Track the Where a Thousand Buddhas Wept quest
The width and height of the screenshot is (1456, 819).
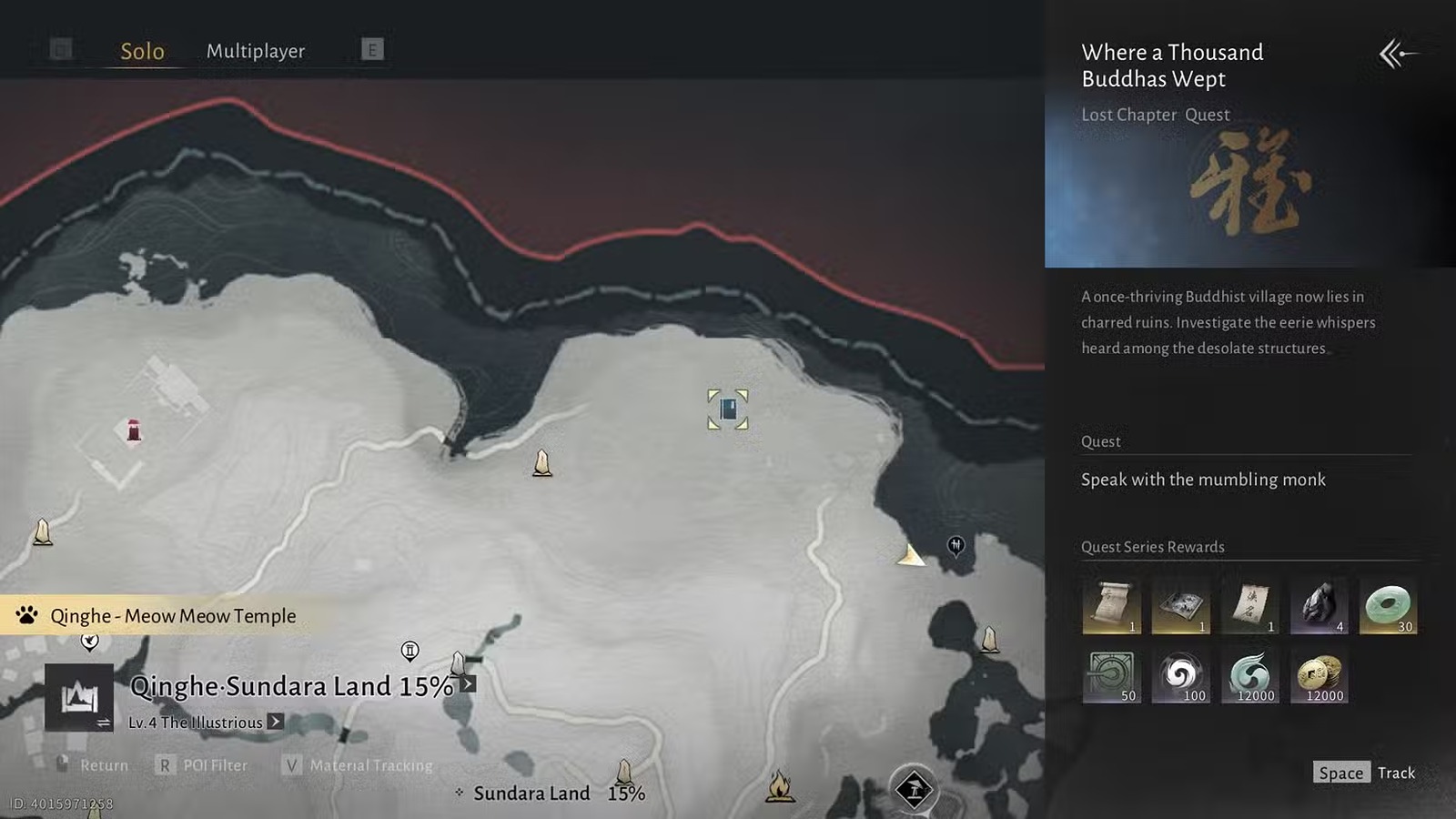(1365, 773)
